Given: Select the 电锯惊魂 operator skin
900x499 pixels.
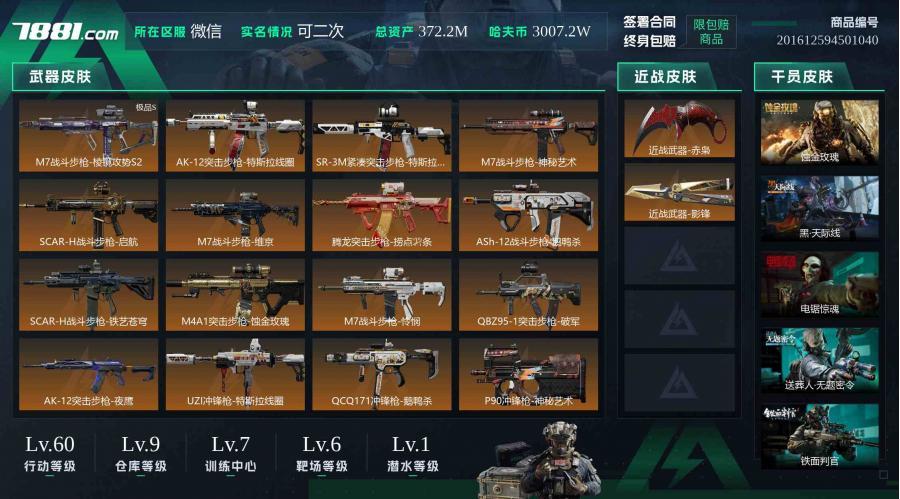Looking at the screenshot, I should (x=820, y=284).
